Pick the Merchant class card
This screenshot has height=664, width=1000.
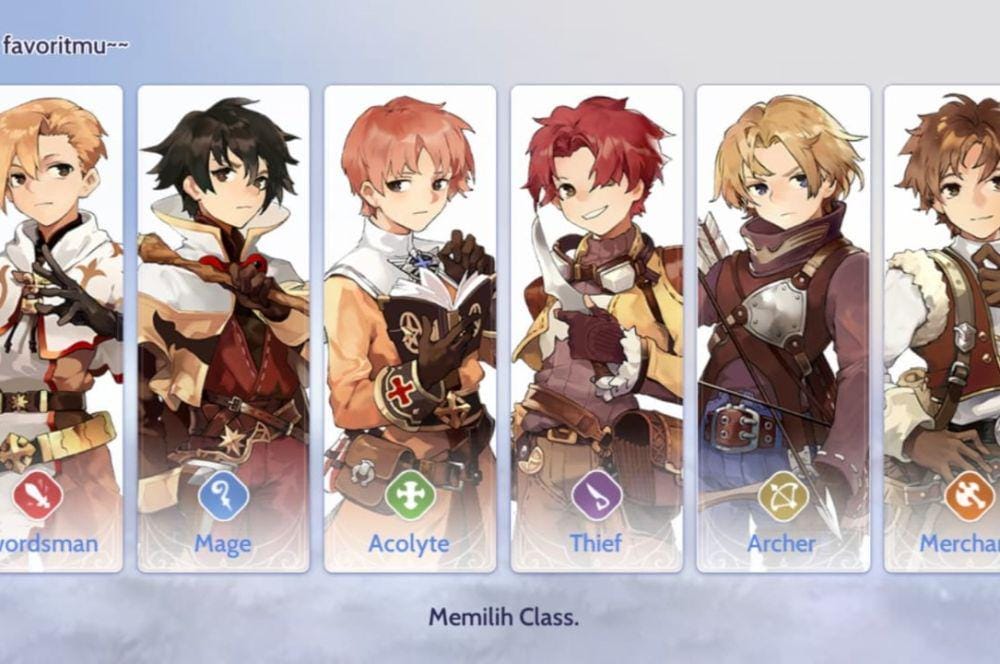pos(945,328)
